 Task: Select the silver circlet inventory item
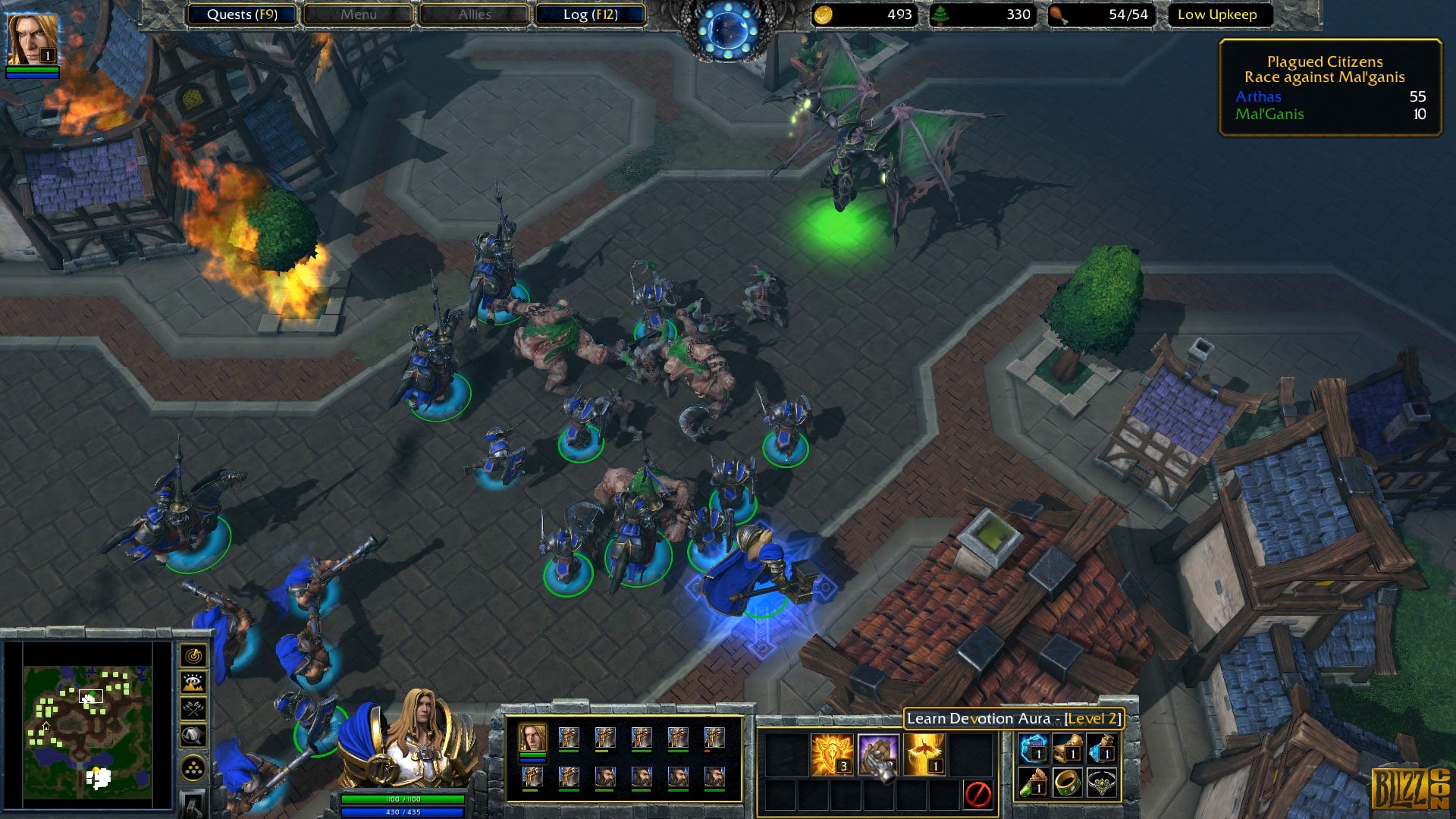click(x=1102, y=783)
